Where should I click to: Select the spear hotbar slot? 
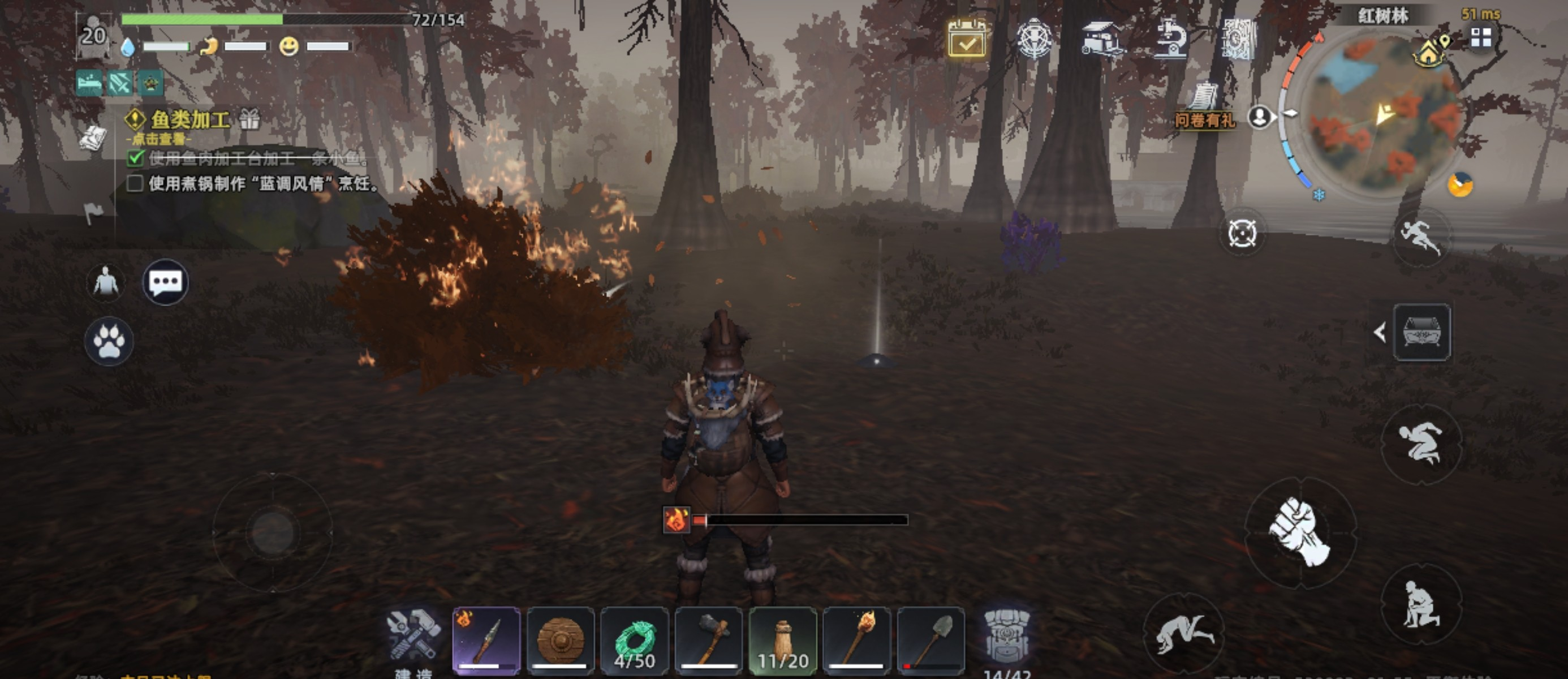[x=486, y=640]
